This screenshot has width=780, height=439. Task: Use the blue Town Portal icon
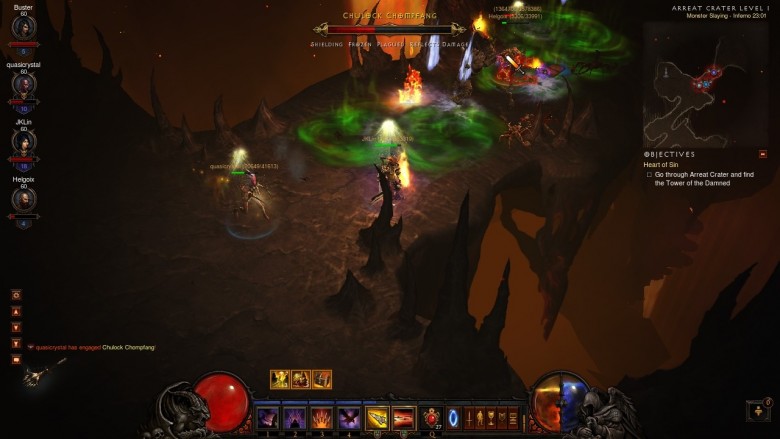(453, 417)
